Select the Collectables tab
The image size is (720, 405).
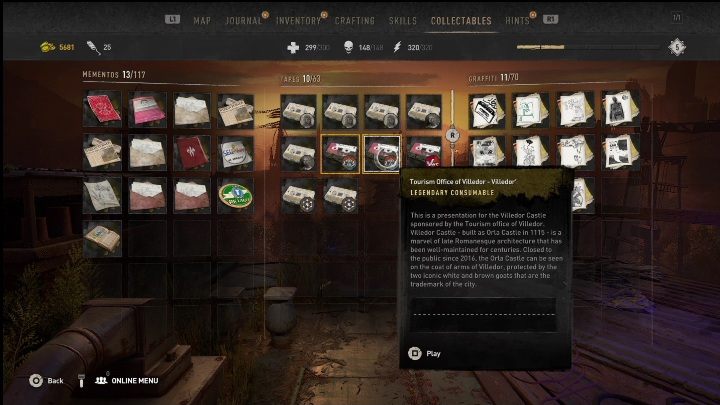460,20
